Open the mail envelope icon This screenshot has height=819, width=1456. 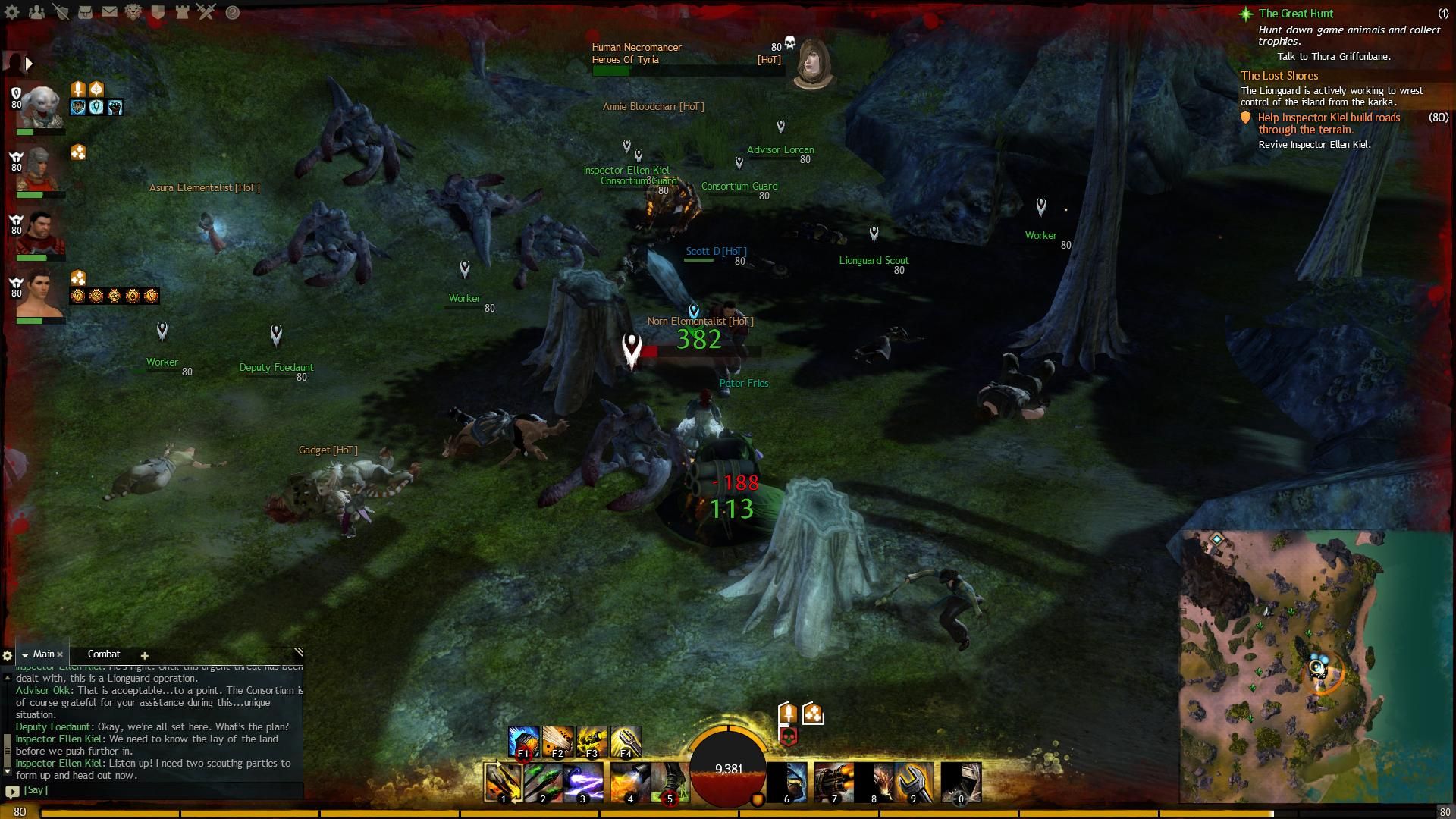coord(109,12)
